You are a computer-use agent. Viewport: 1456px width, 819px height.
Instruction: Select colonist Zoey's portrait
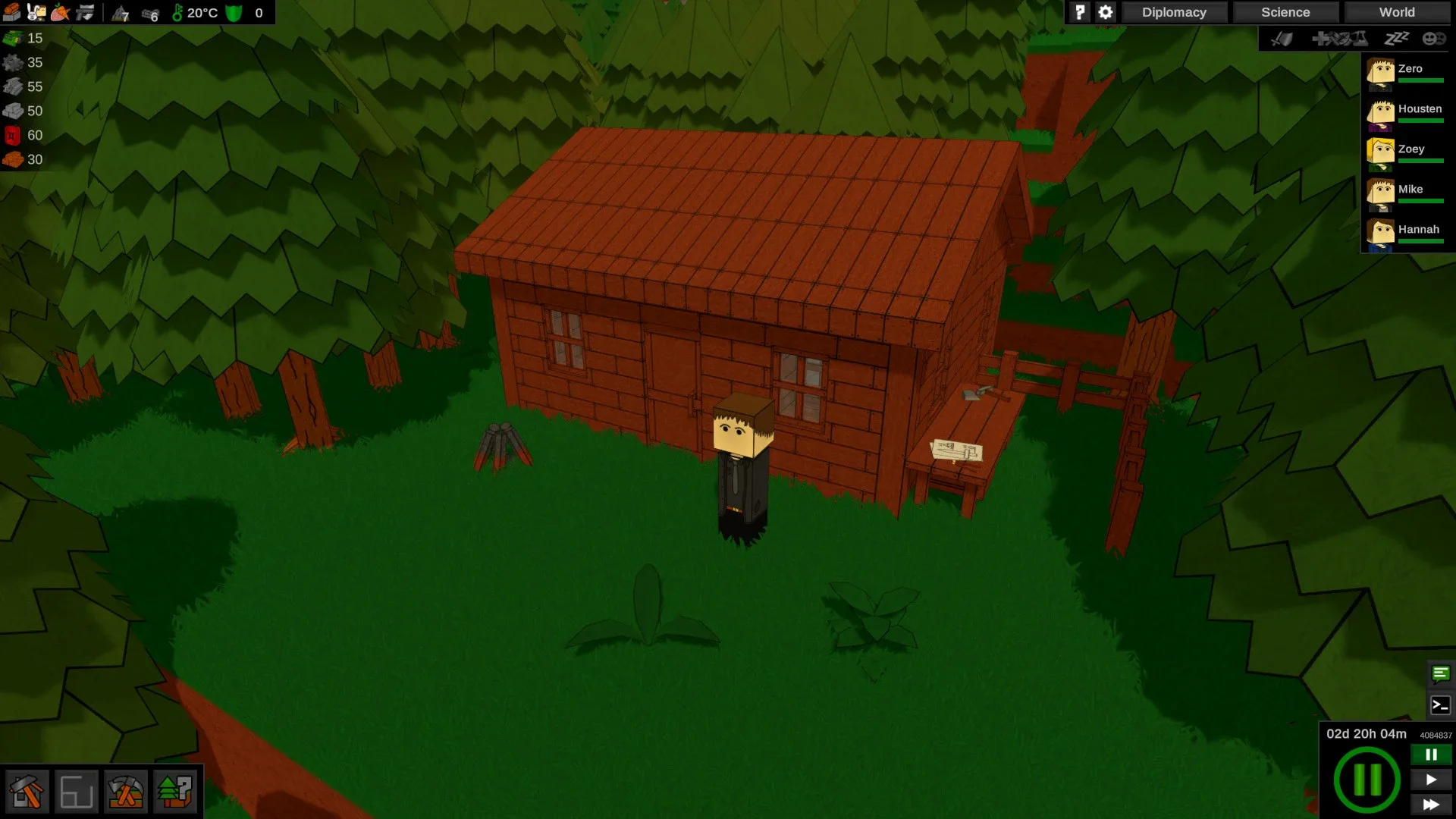coord(1380,152)
